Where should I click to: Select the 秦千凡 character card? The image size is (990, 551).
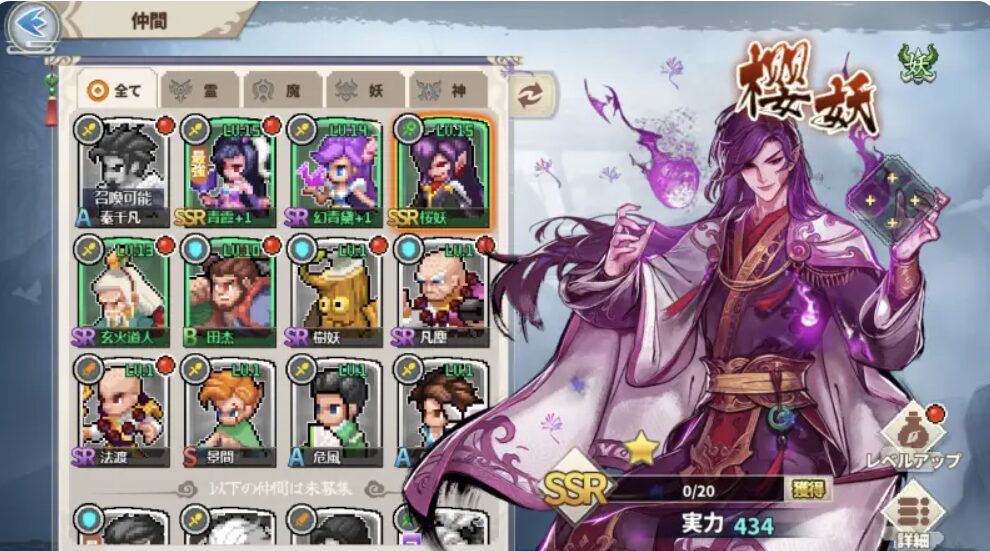(x=125, y=170)
